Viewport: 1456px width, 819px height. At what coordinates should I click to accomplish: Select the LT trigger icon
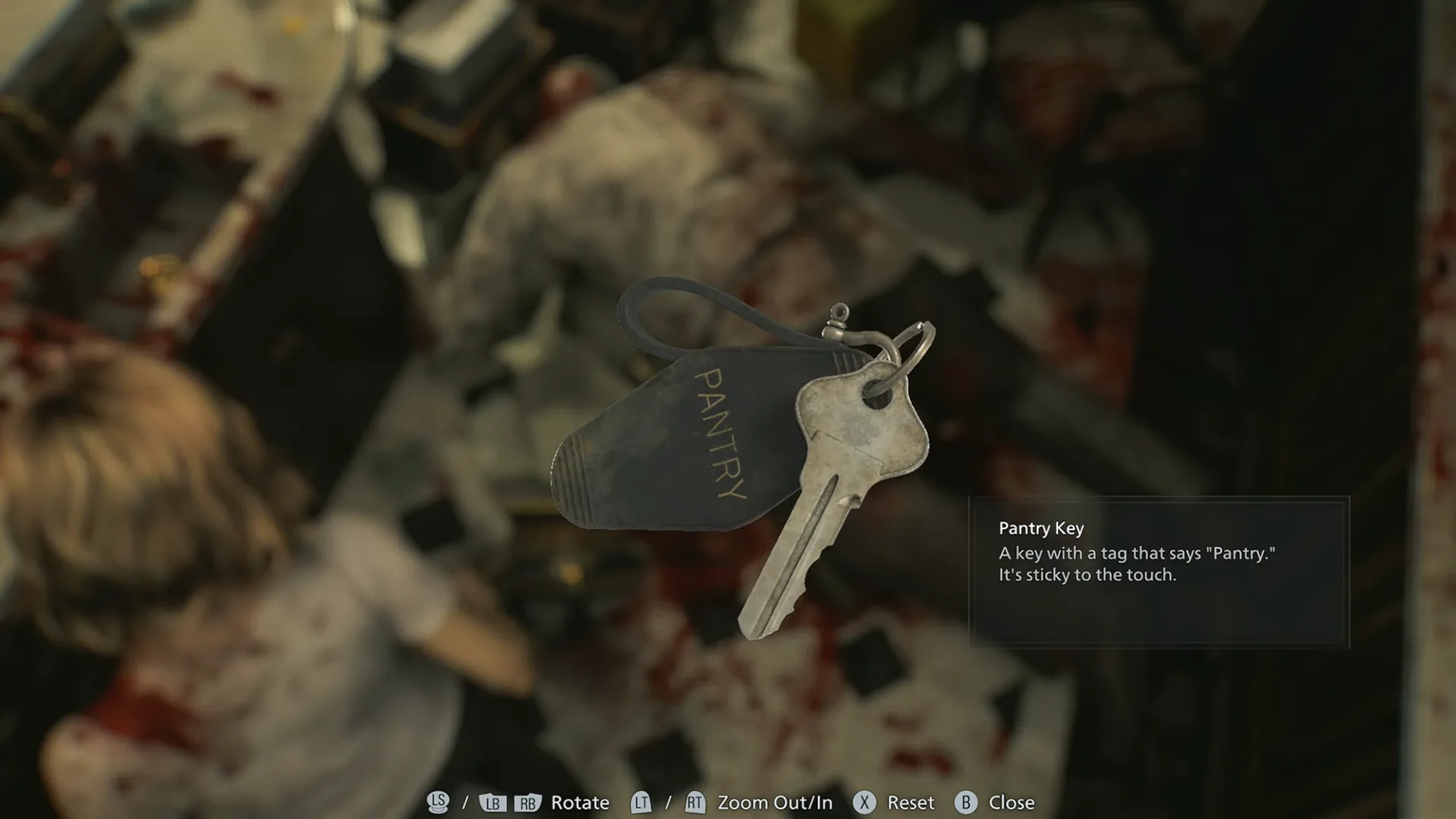642,802
